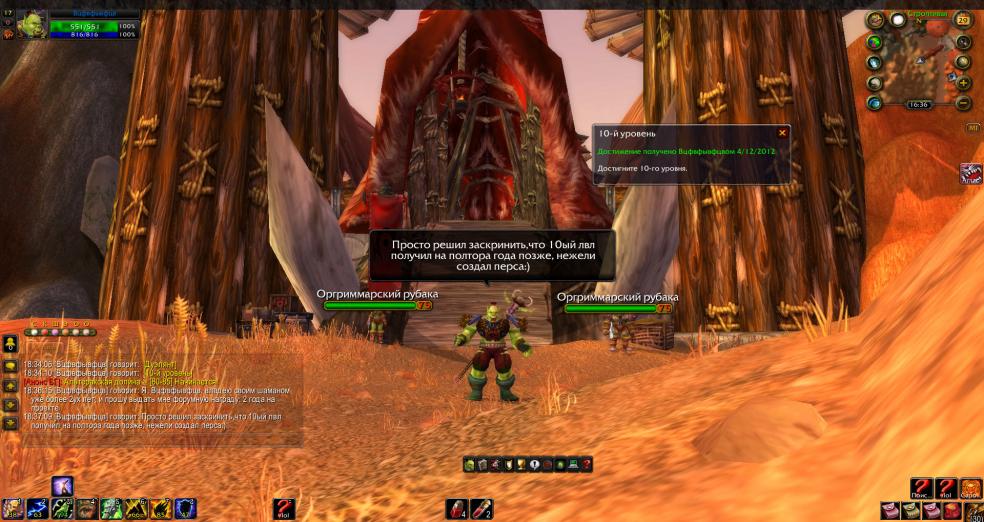Zoom in the minimap
This screenshot has height=522, width=984.
pos(963,83)
